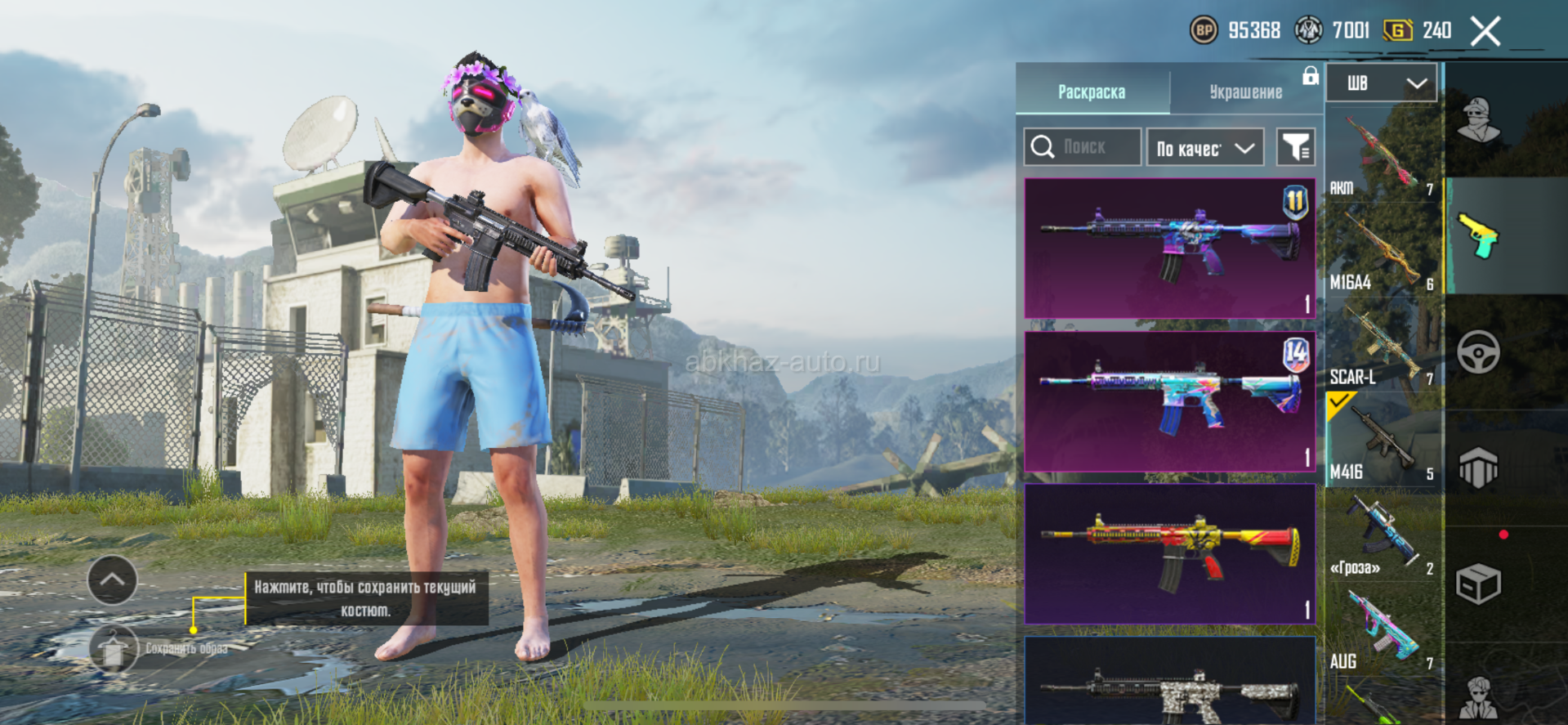This screenshot has width=1568, height=725.
Task: Open the ШВ weapon category dropdown
Action: tap(1381, 83)
